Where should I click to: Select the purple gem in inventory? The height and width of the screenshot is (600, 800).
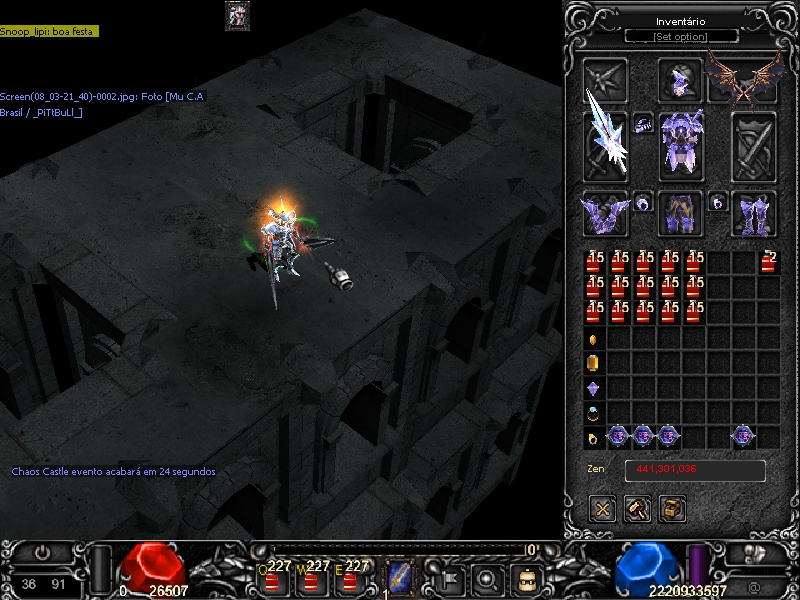593,388
